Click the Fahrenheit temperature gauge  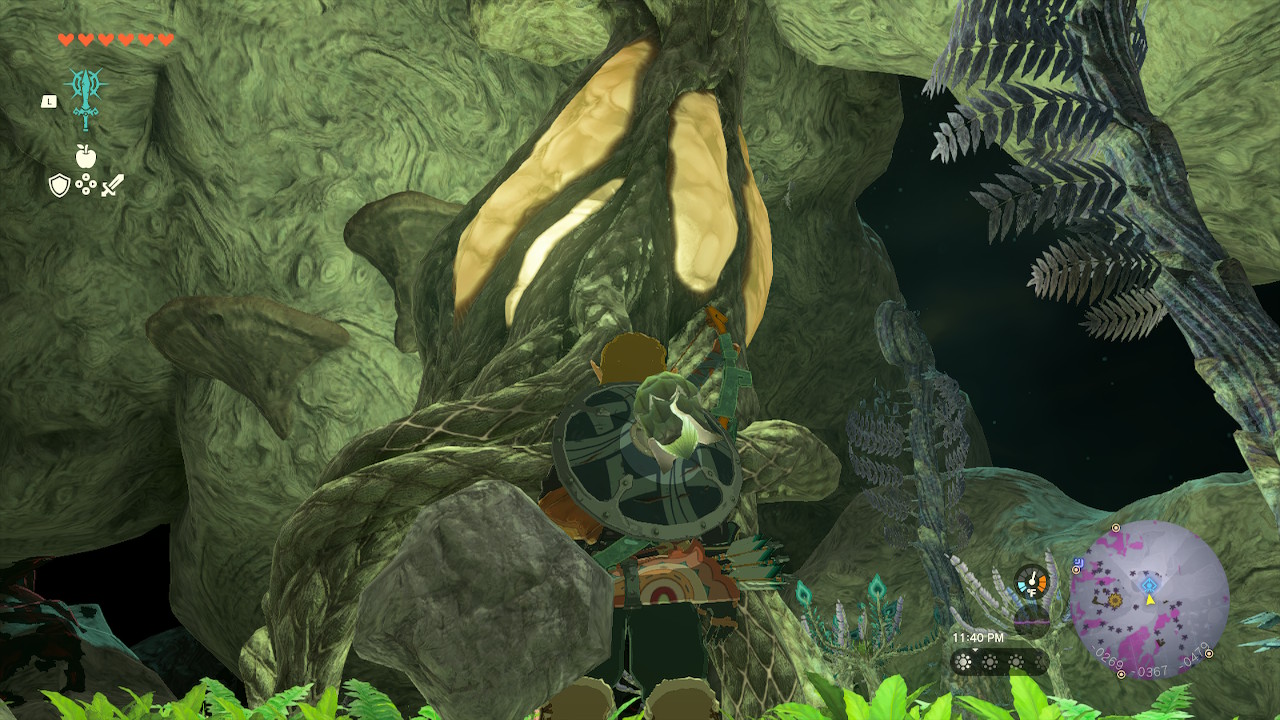click(x=1032, y=581)
